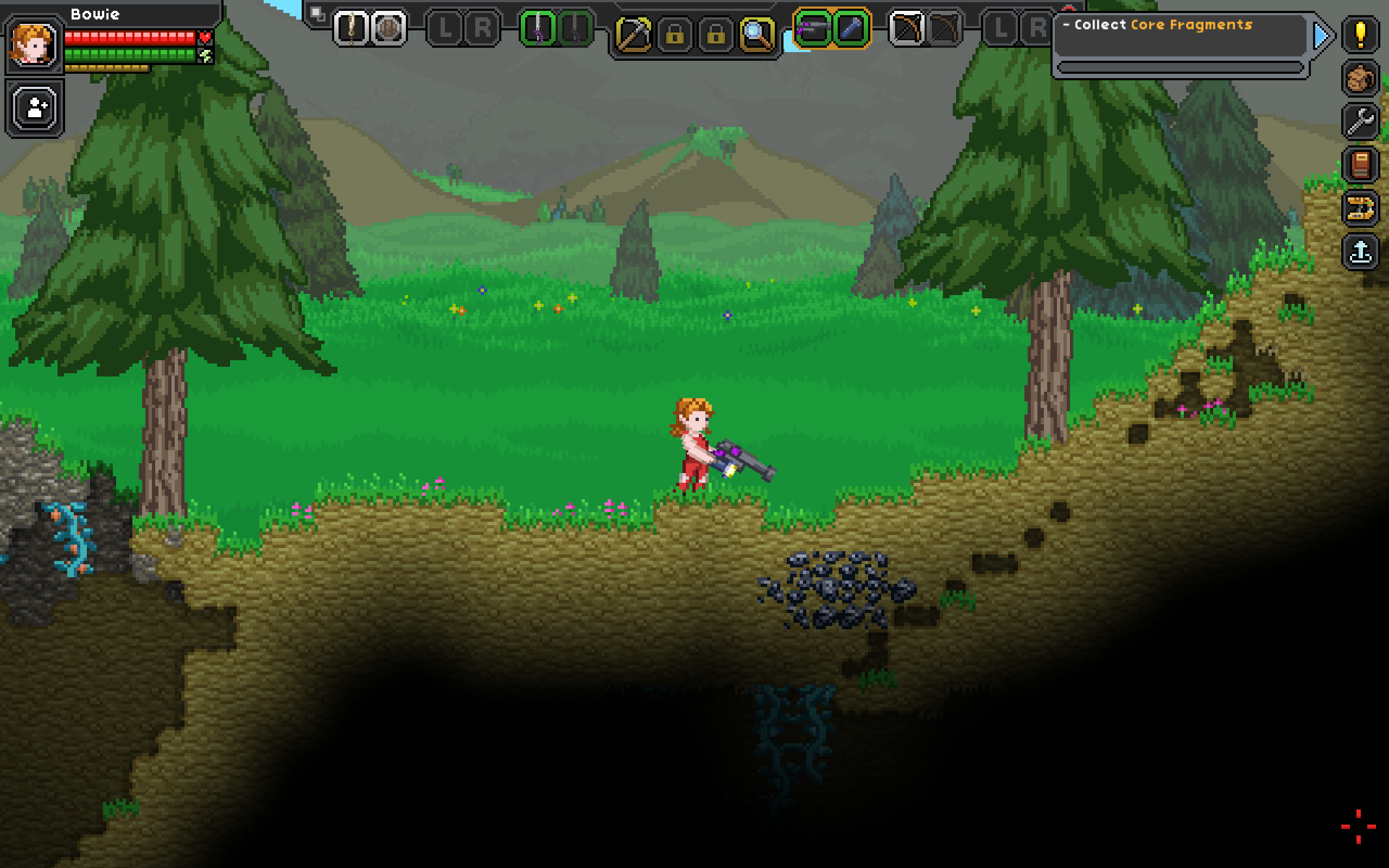Open the codex book
This screenshot has height=868, width=1389.
(1360, 165)
